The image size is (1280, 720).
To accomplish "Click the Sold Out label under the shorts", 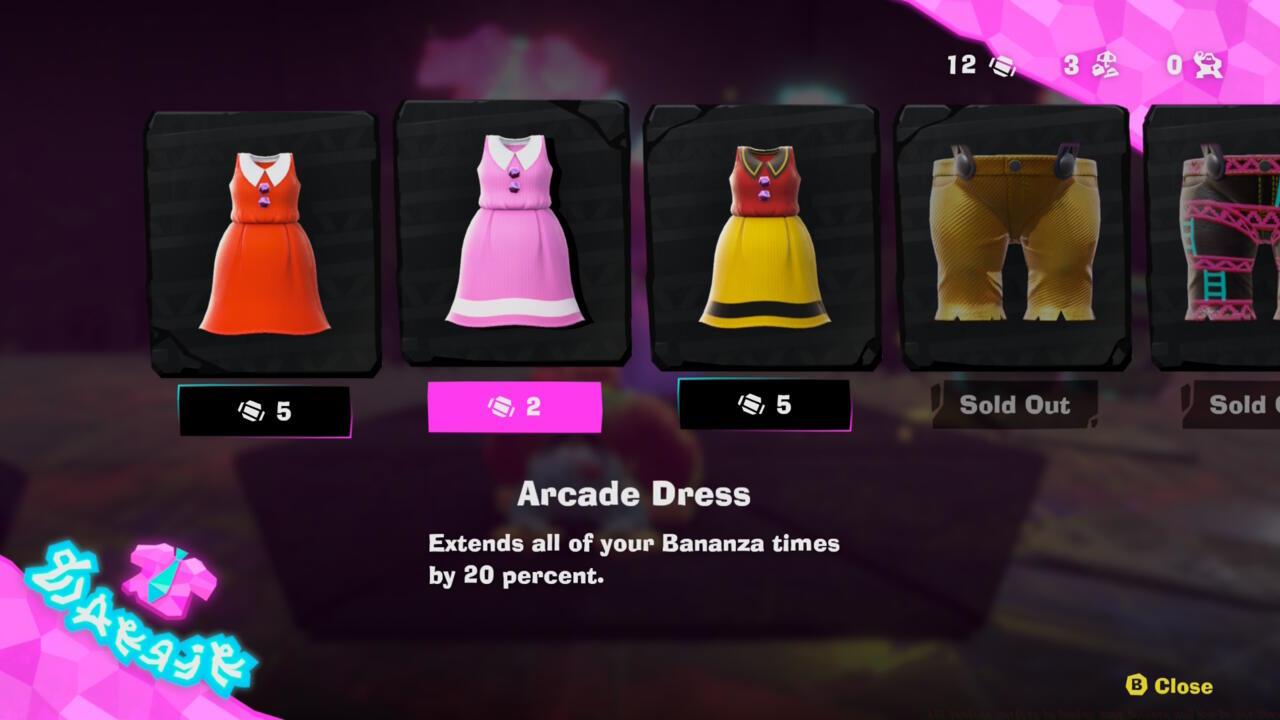I will [x=1013, y=405].
